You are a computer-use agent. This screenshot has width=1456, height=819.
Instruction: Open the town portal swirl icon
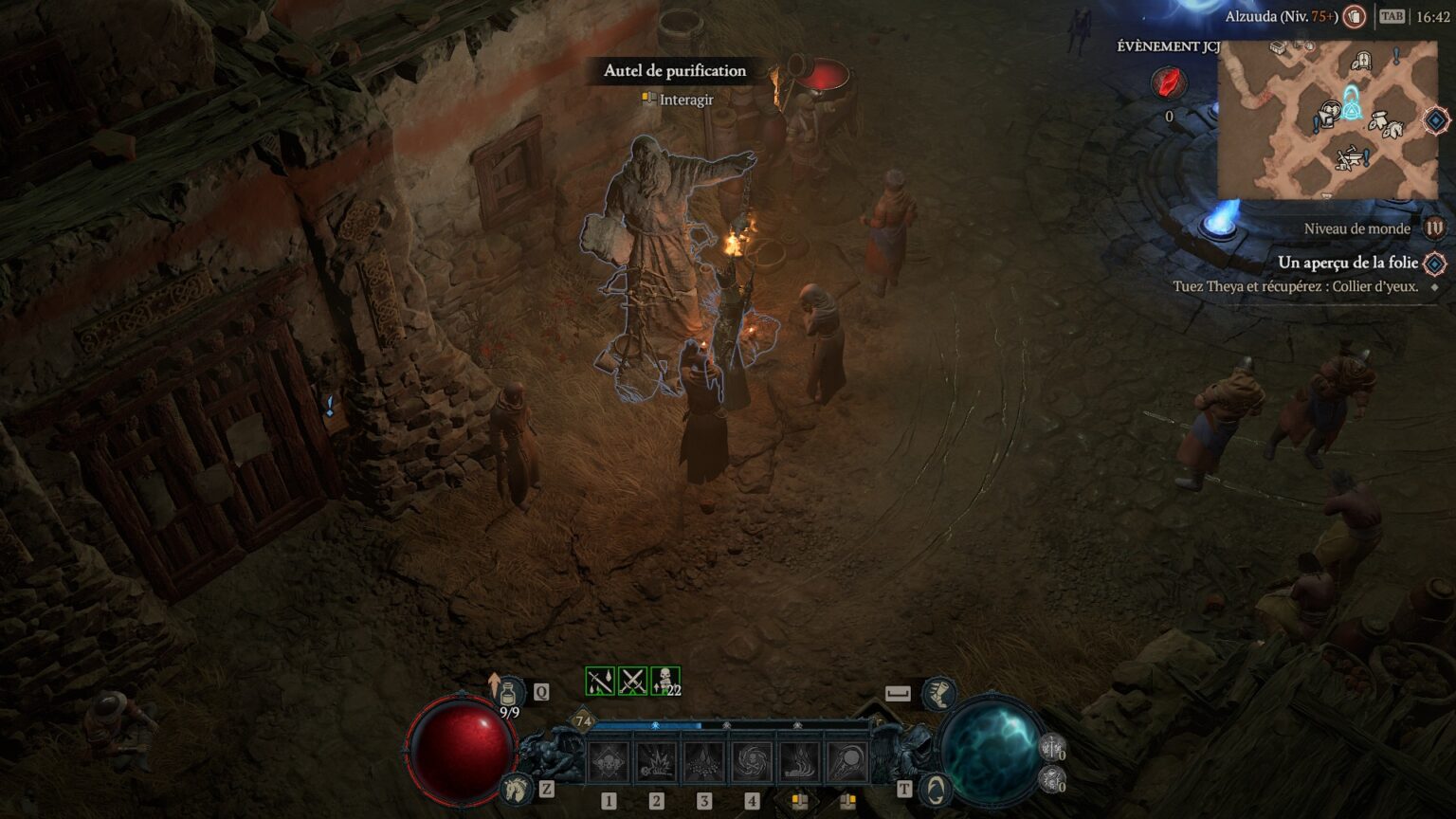[936, 789]
